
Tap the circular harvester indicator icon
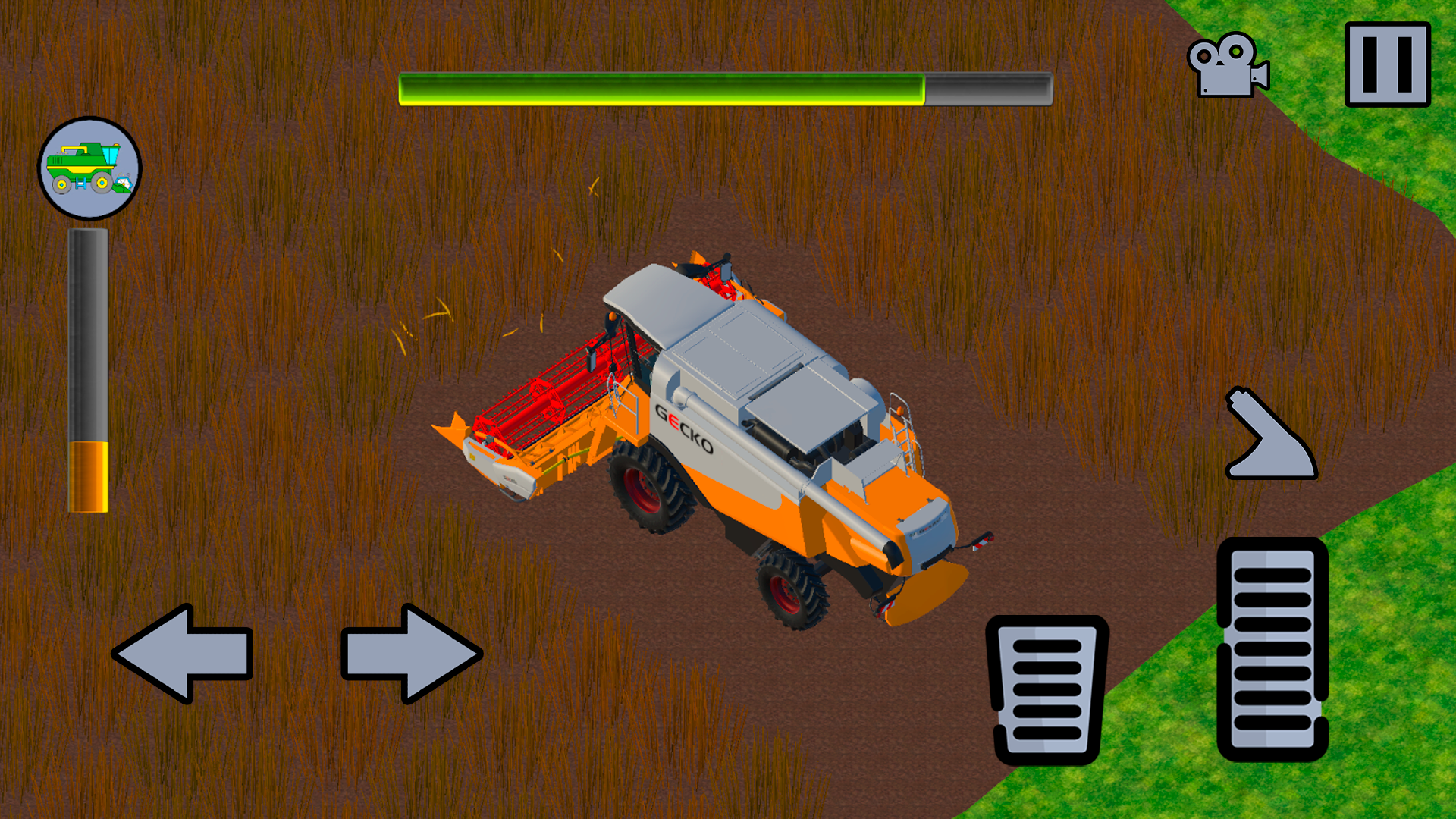[x=89, y=168]
